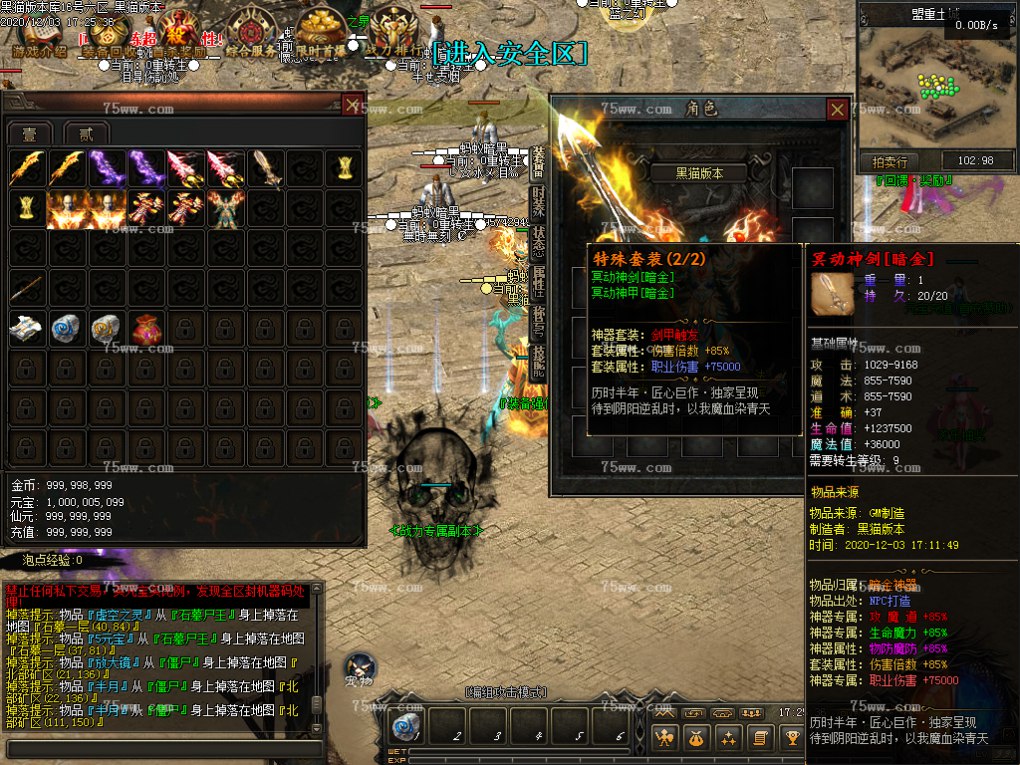Pick the red pouch item in bag

tap(146, 329)
